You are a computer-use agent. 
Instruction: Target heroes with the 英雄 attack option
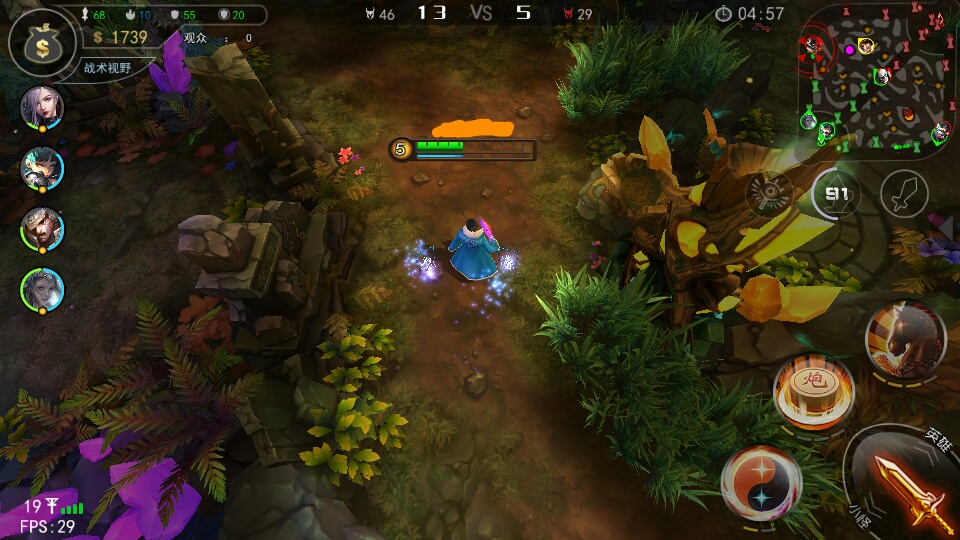(936, 437)
